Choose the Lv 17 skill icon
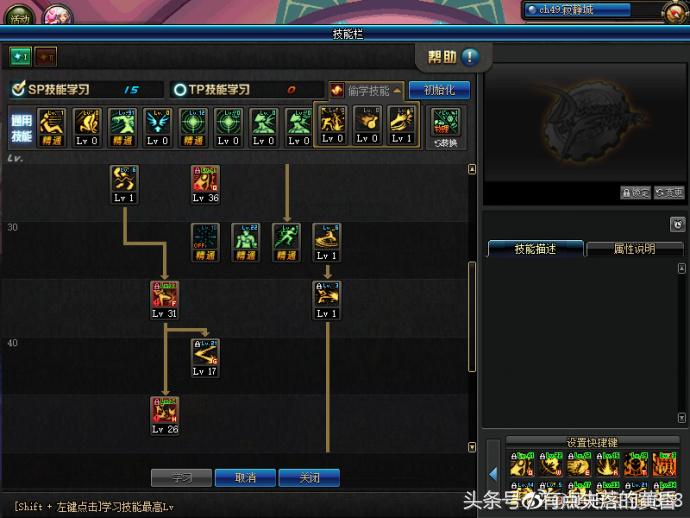Screen dimensions: 690x518 click(x=205, y=352)
